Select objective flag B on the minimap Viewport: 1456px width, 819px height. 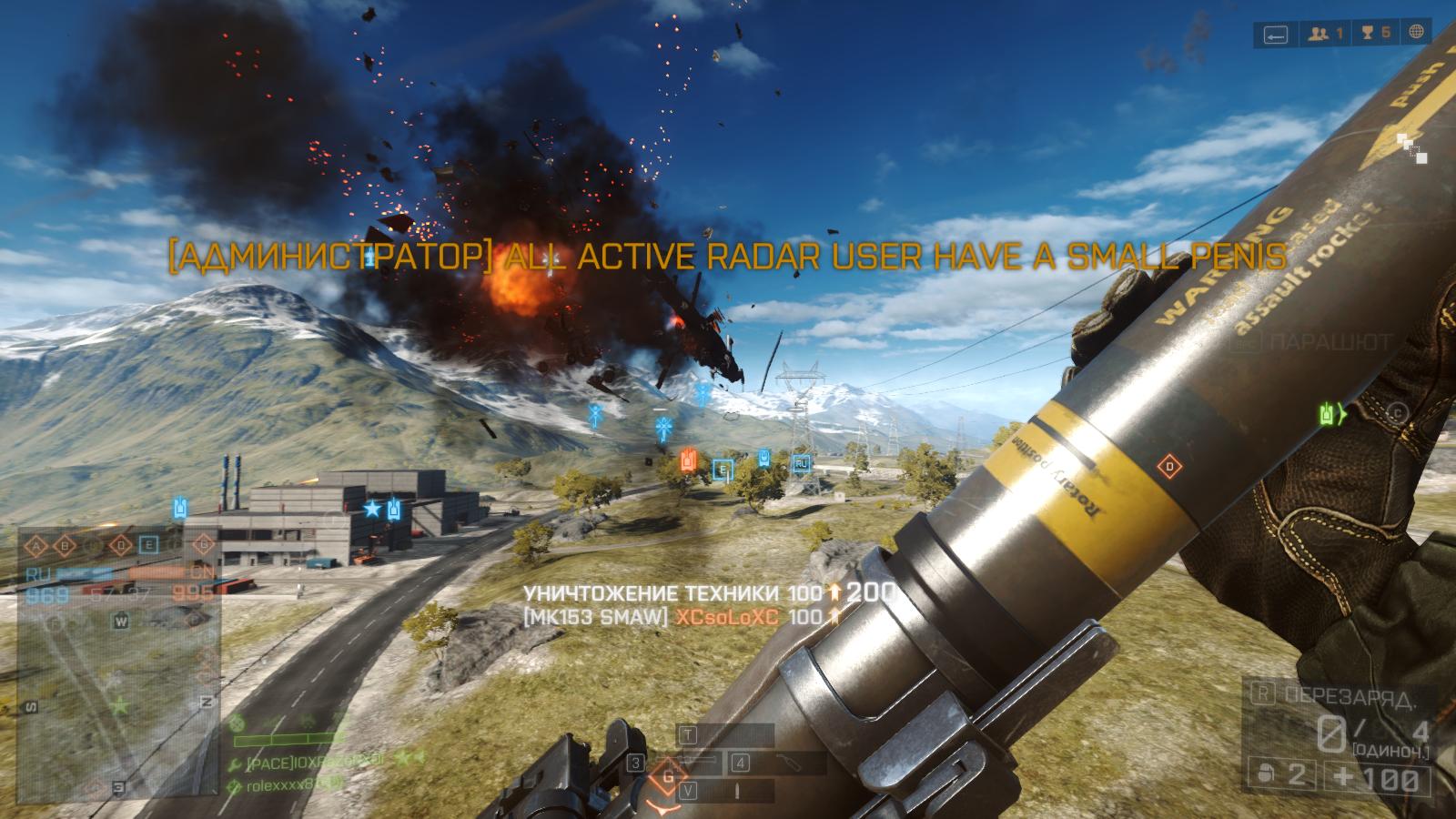click(x=65, y=546)
